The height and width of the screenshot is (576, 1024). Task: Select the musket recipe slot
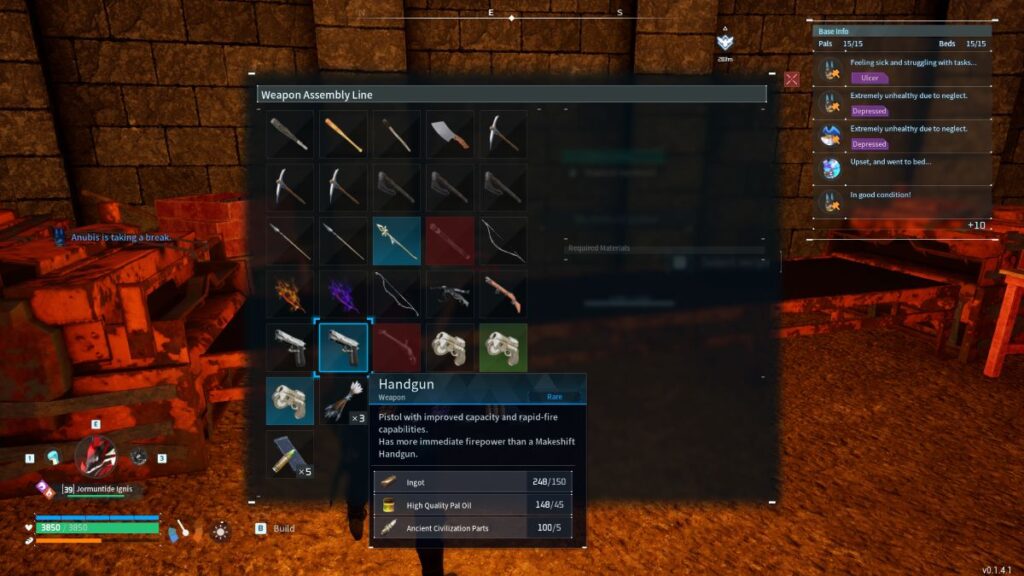(x=503, y=294)
